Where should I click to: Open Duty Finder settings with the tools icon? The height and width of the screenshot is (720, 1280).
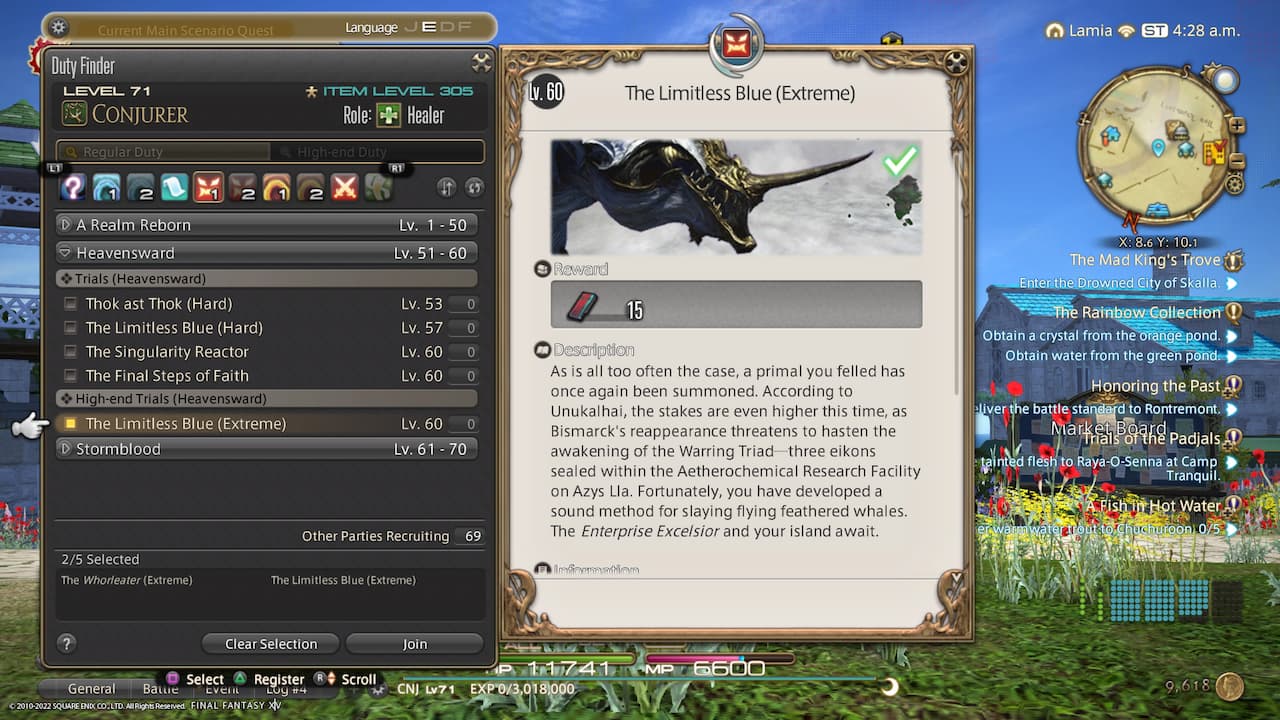[481, 63]
